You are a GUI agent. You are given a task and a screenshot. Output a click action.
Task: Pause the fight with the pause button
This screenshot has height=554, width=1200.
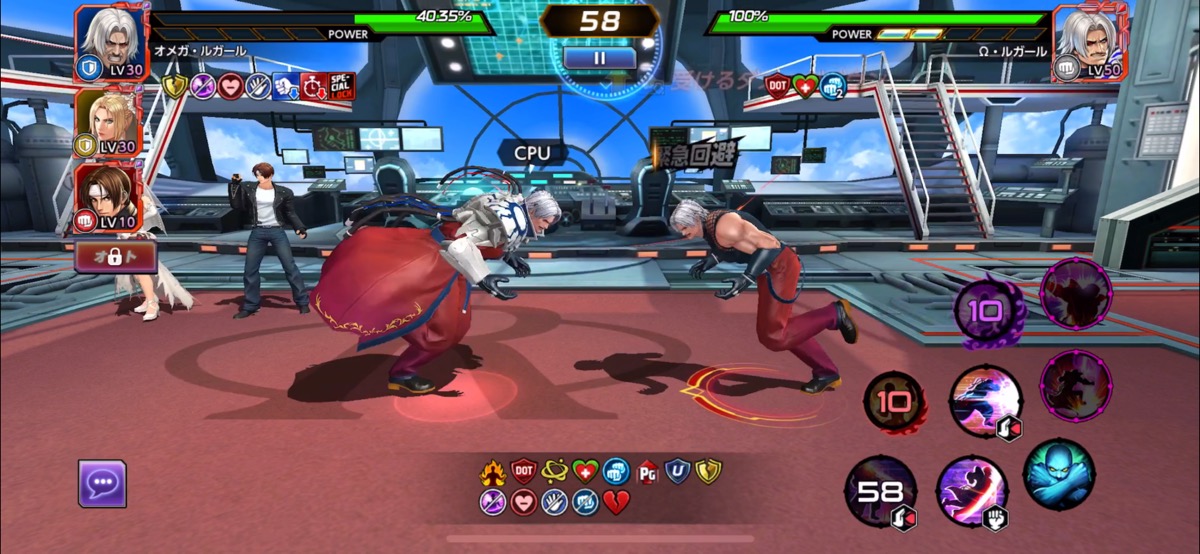click(x=600, y=58)
